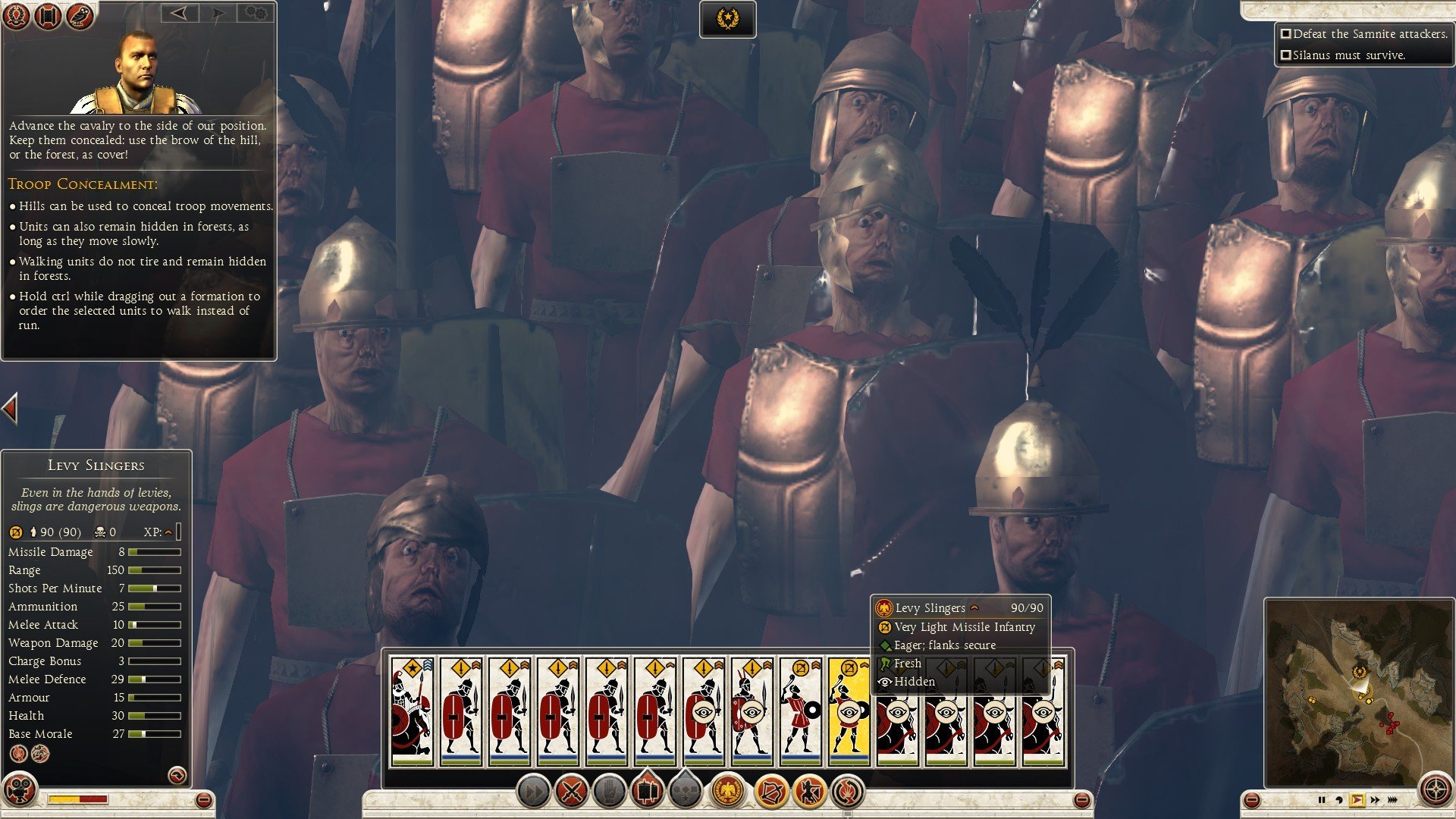Viewport: 1456px width, 819px height.
Task: Select the general star badge at top
Action: [x=727, y=19]
